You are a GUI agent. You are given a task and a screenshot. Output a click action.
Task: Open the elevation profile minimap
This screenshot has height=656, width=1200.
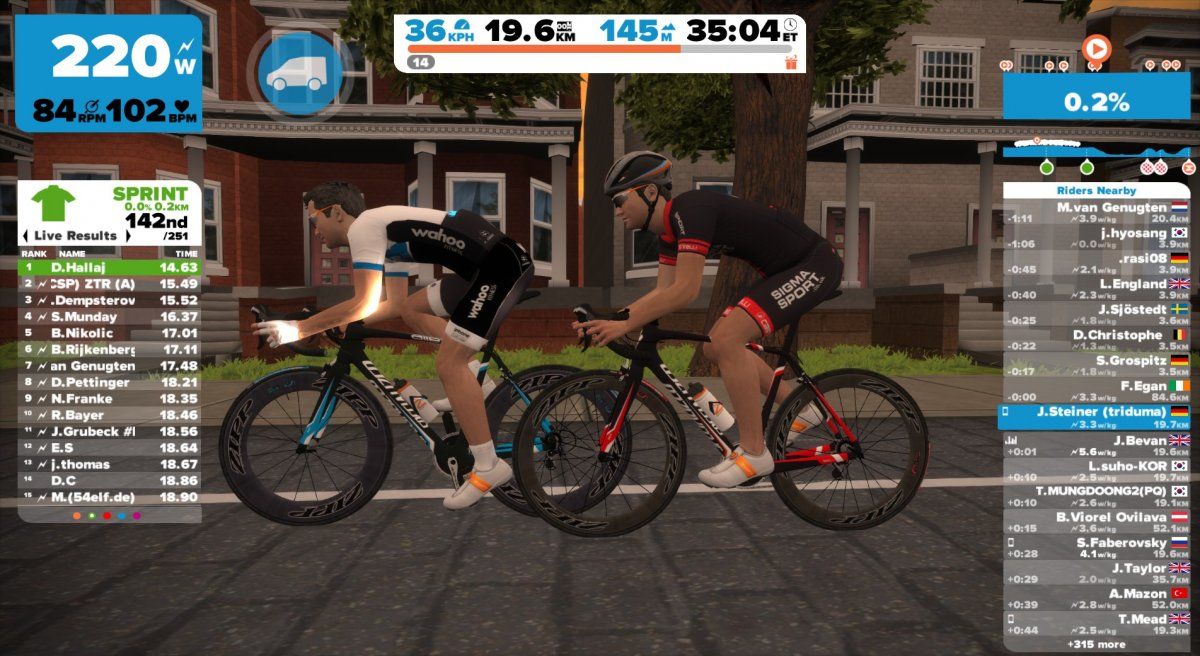(1098, 157)
